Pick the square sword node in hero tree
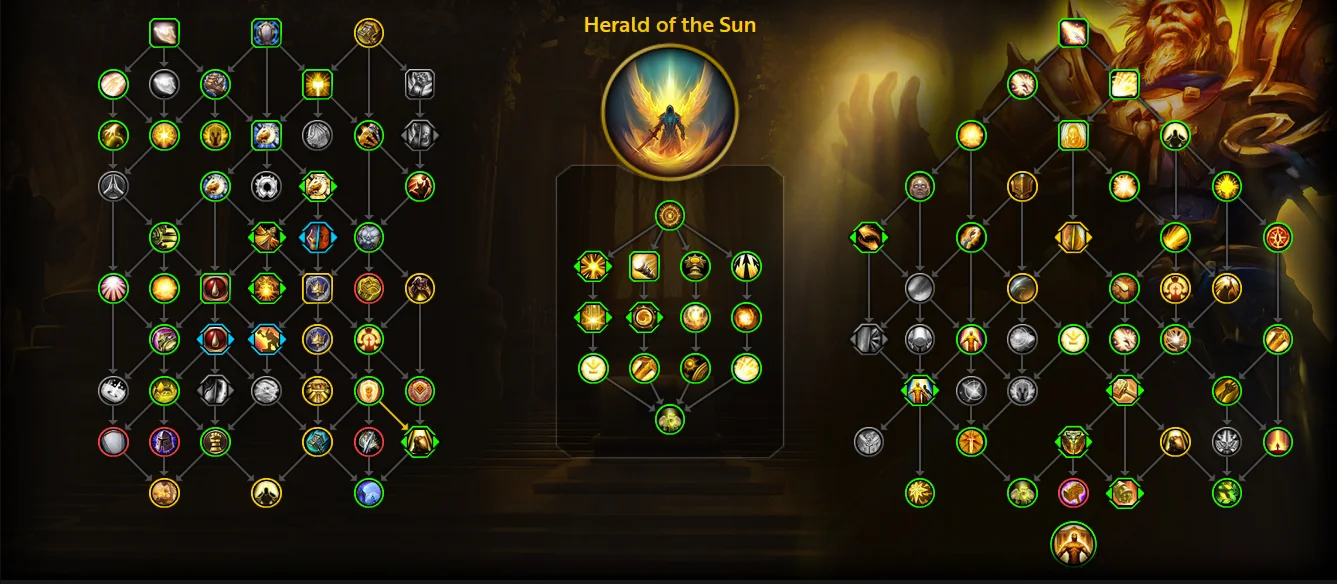This screenshot has width=1337, height=584. tap(644, 266)
